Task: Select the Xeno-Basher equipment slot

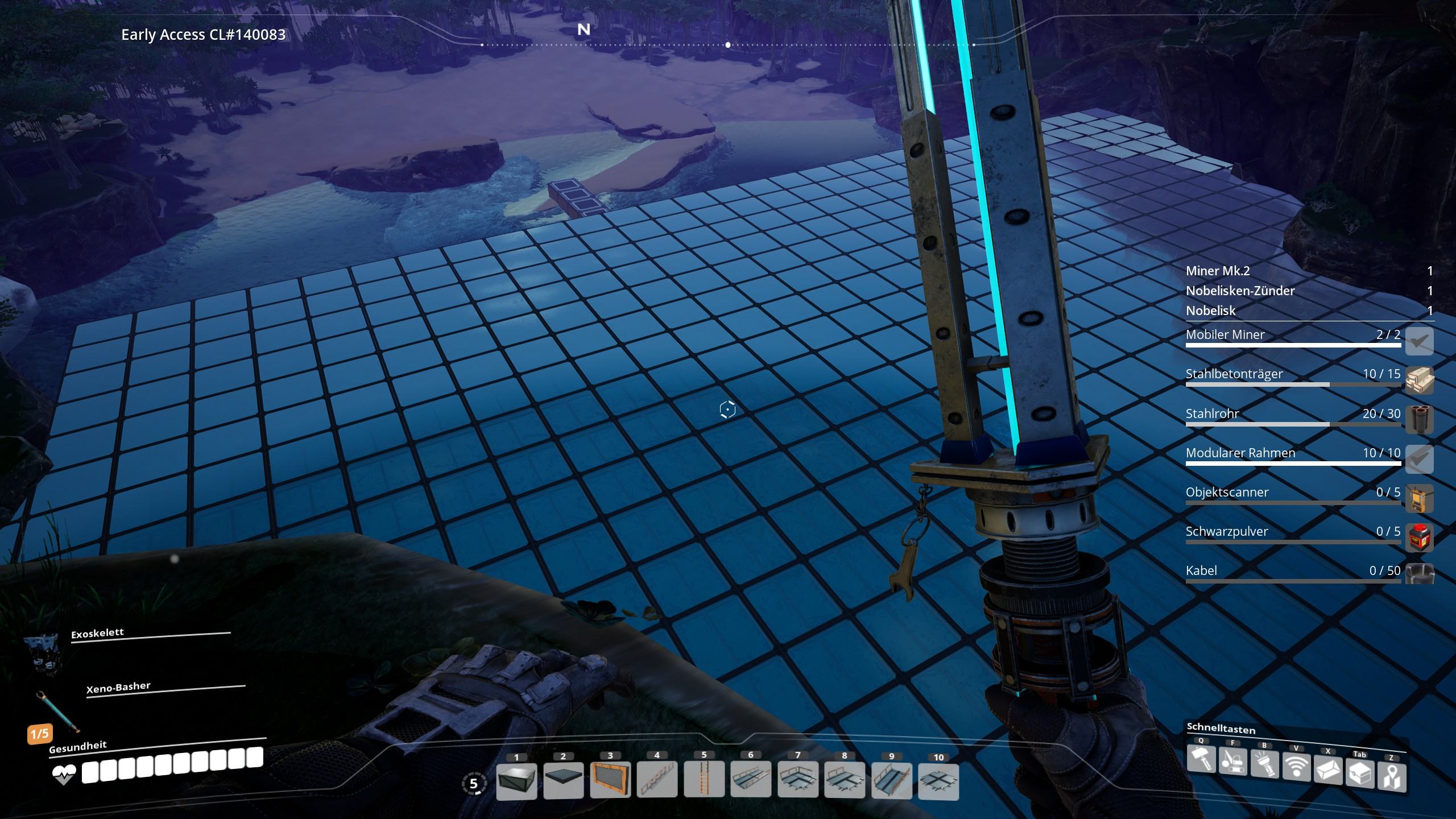Action: click(x=56, y=711)
